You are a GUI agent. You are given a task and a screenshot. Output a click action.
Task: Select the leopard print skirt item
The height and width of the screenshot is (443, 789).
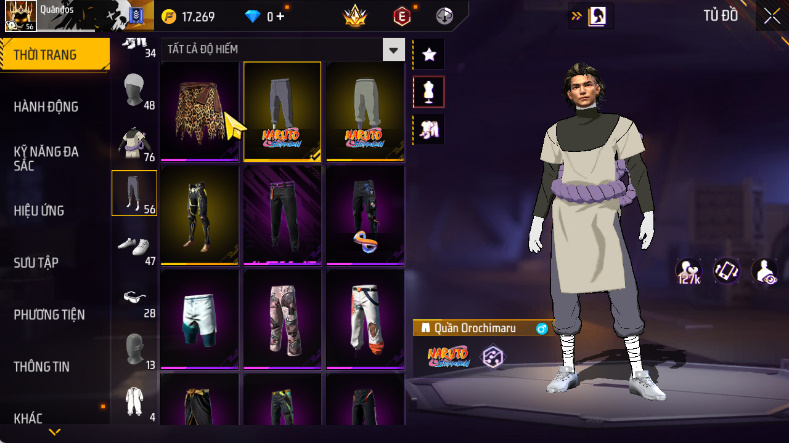point(200,110)
